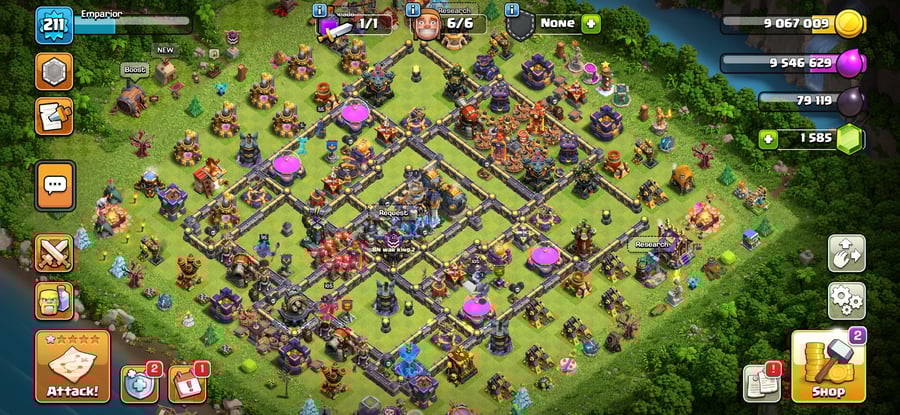Open the chat speech bubble button
The height and width of the screenshot is (415, 900).
[54, 183]
